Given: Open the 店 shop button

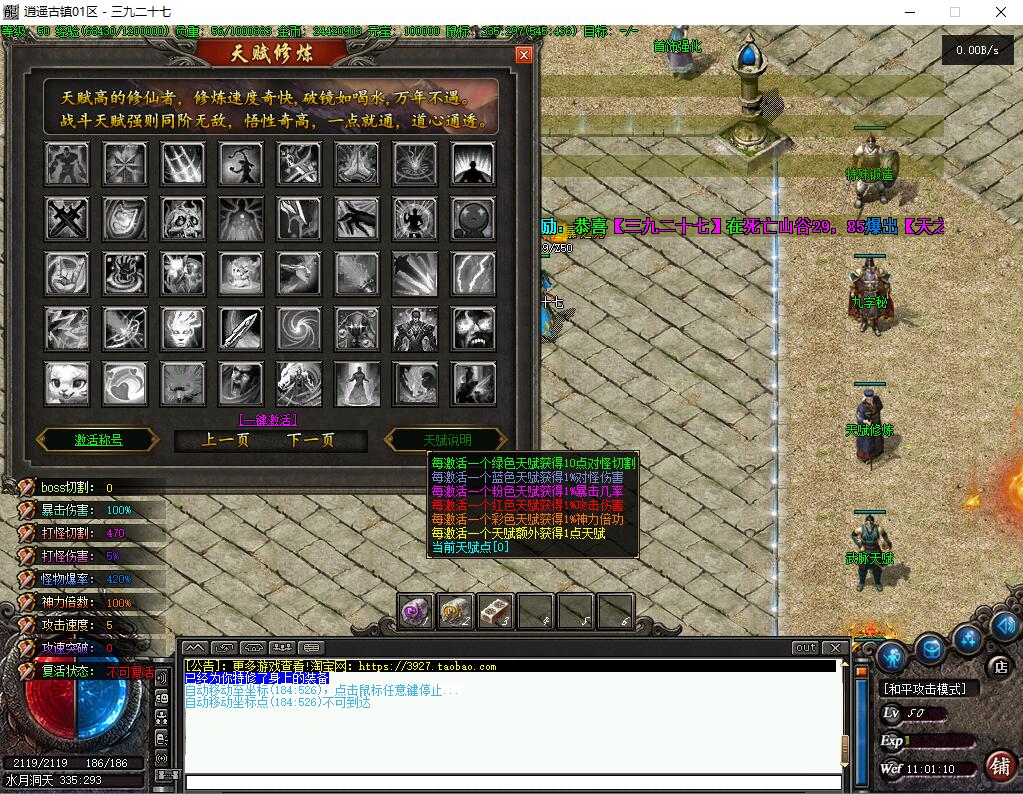Looking at the screenshot, I should (997, 665).
